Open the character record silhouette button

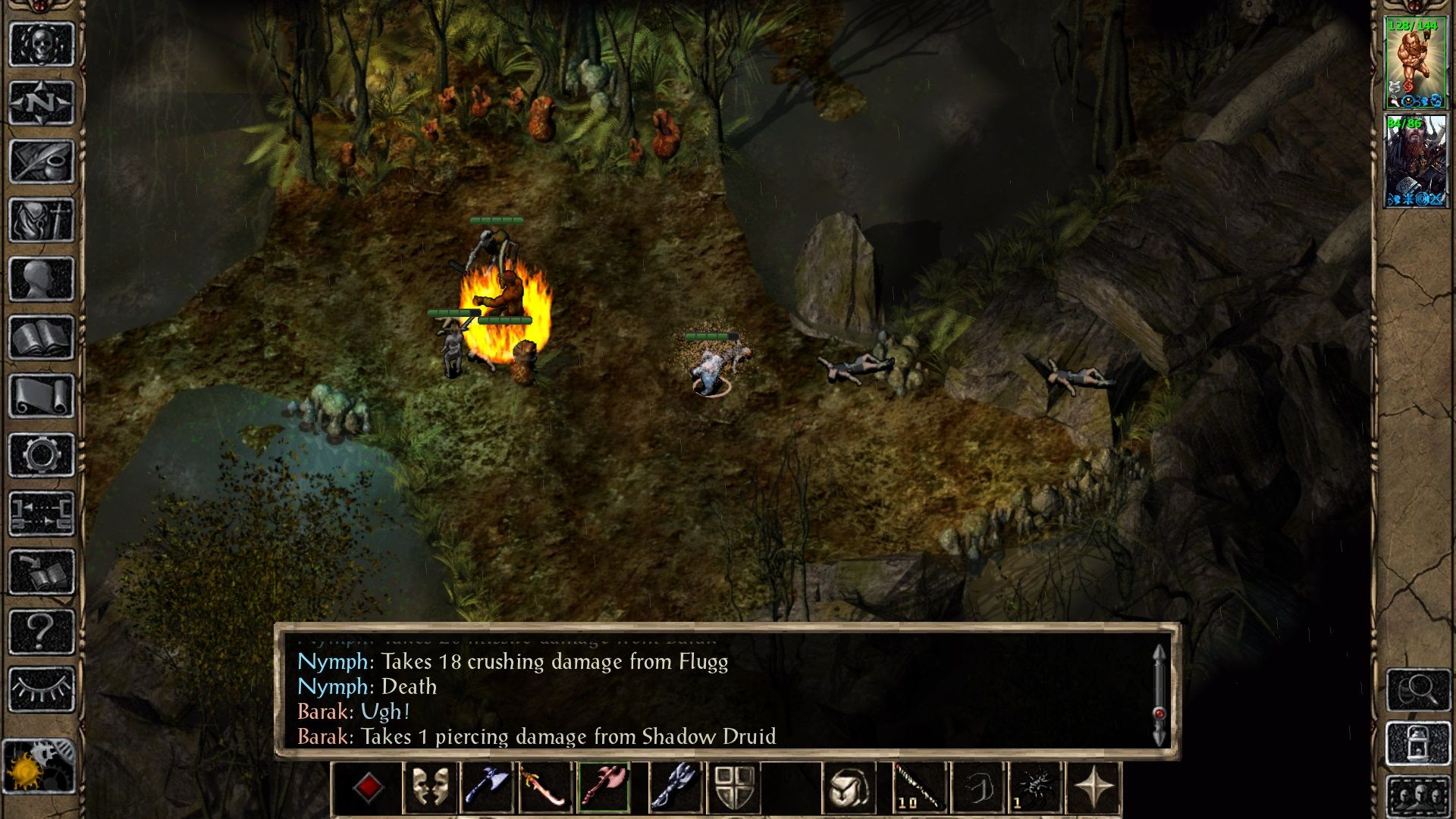pyautogui.click(x=42, y=279)
